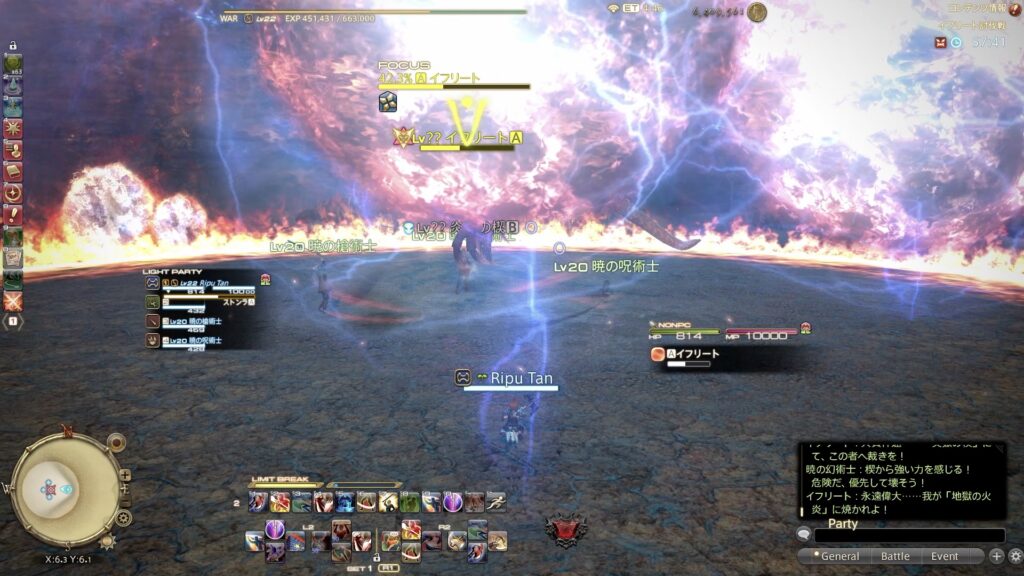The height and width of the screenshot is (576, 1024).
Task: Activate the Sprint running-figure action
Action: pos(495,502)
